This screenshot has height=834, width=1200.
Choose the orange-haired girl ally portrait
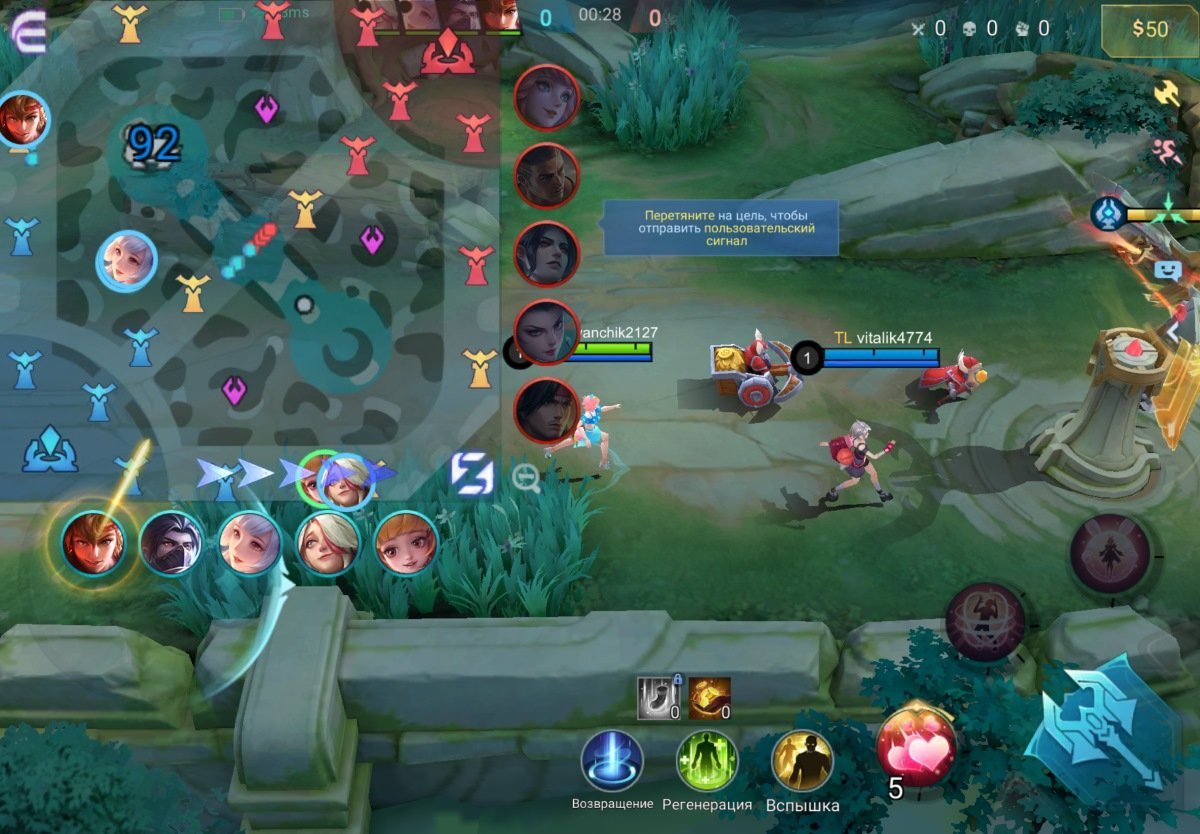tap(406, 544)
